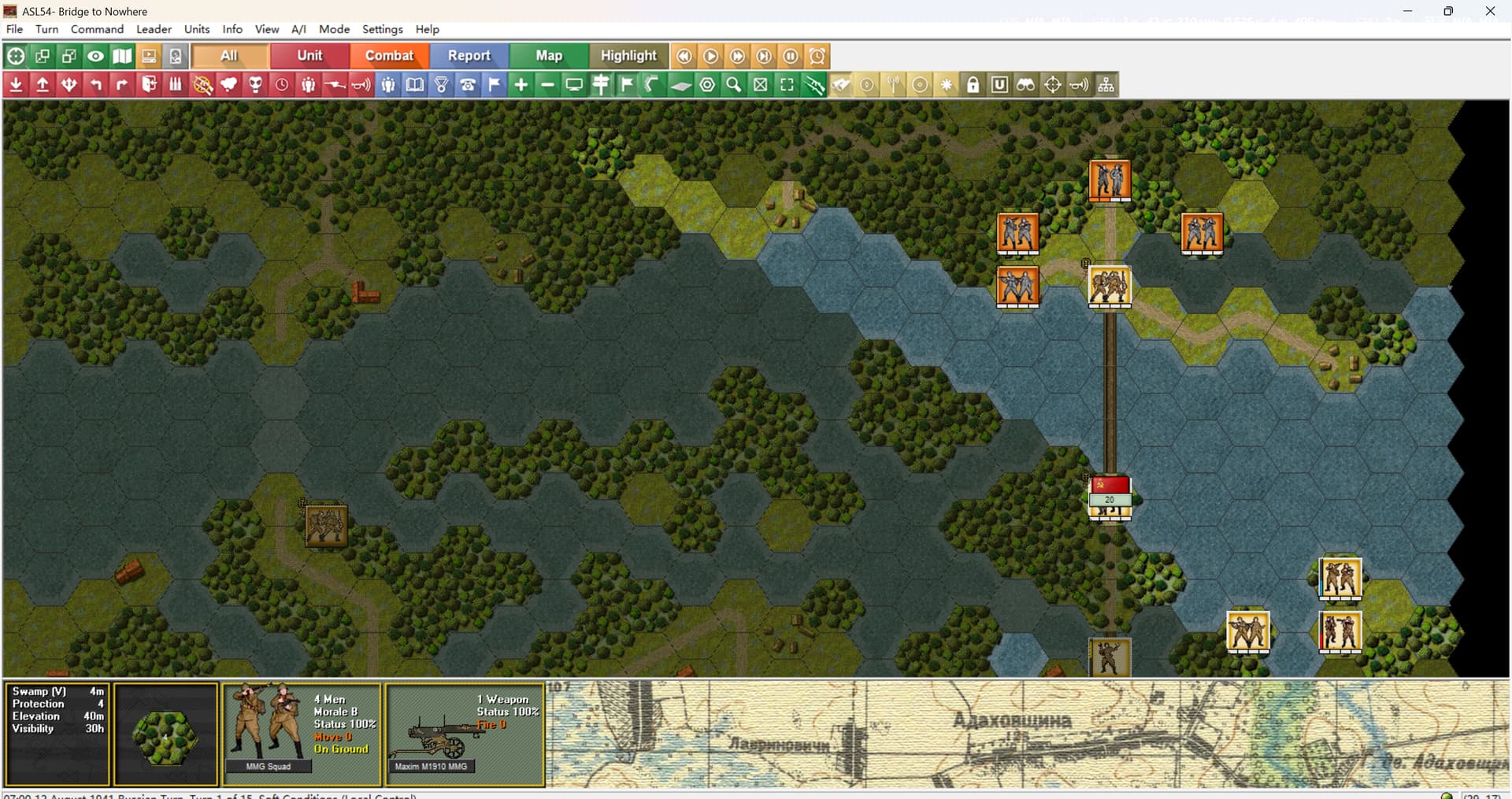
Task: Click the binoculars toolbar icon
Action: click(x=1025, y=85)
